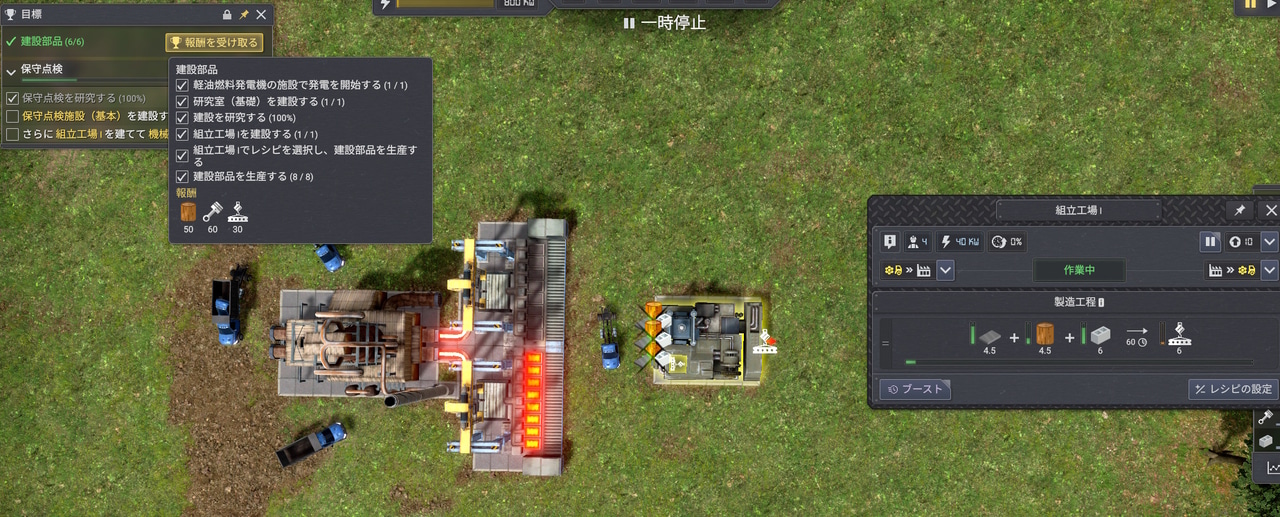The width and height of the screenshot is (1280, 517).
Task: Show the factory info alert icon
Action: coord(890,241)
